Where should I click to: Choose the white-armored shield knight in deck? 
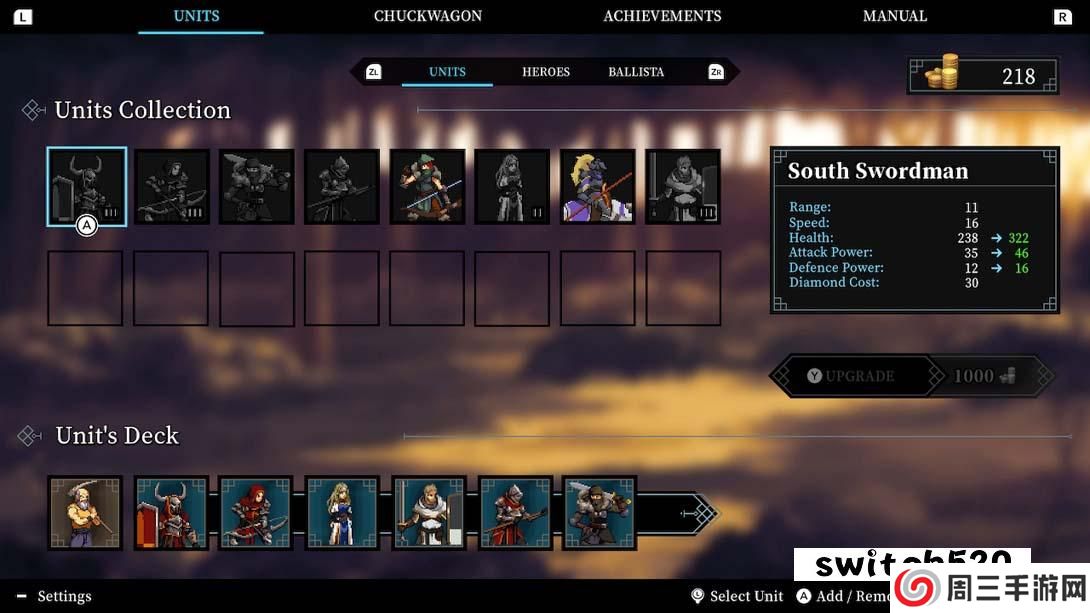pos(427,513)
